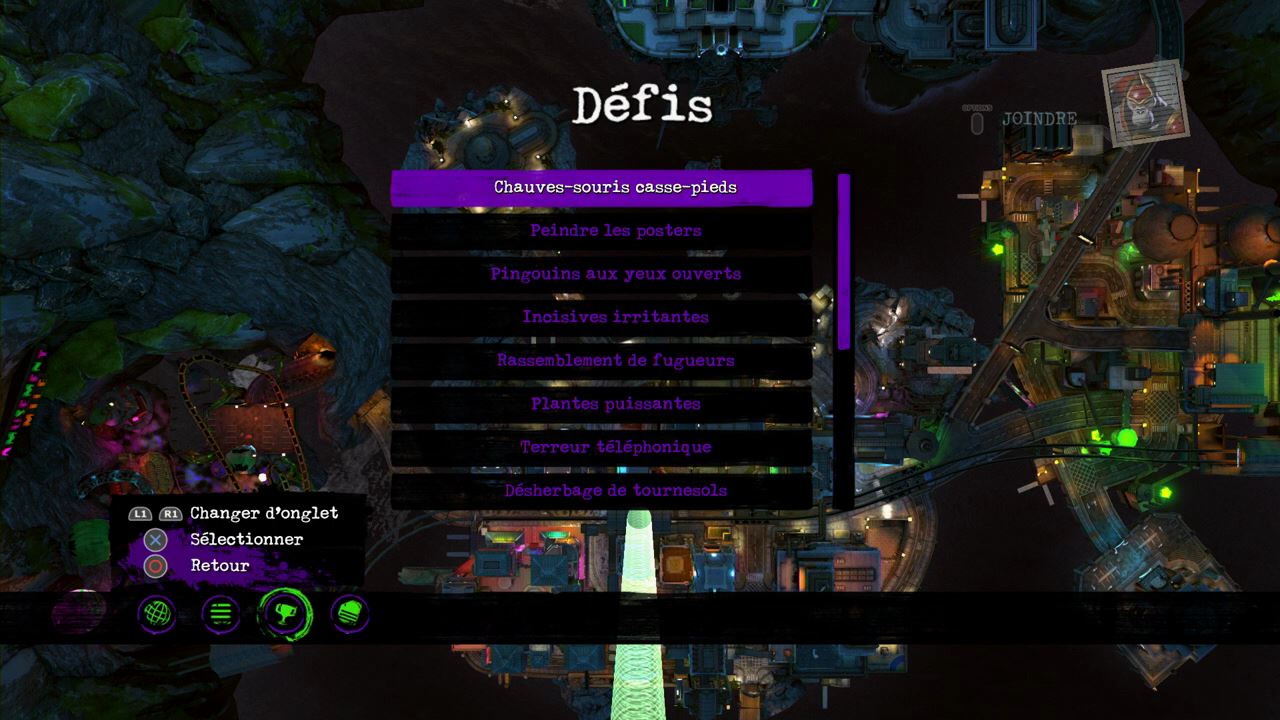
Task: Switch to the striped document tab
Action: 350,614
